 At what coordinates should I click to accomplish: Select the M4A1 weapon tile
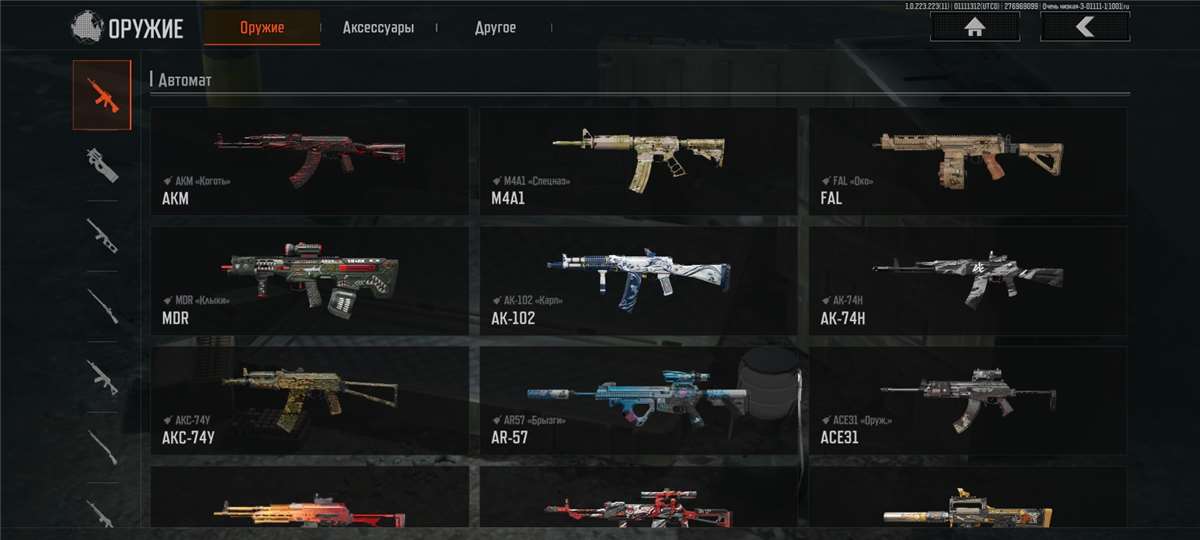[638, 161]
